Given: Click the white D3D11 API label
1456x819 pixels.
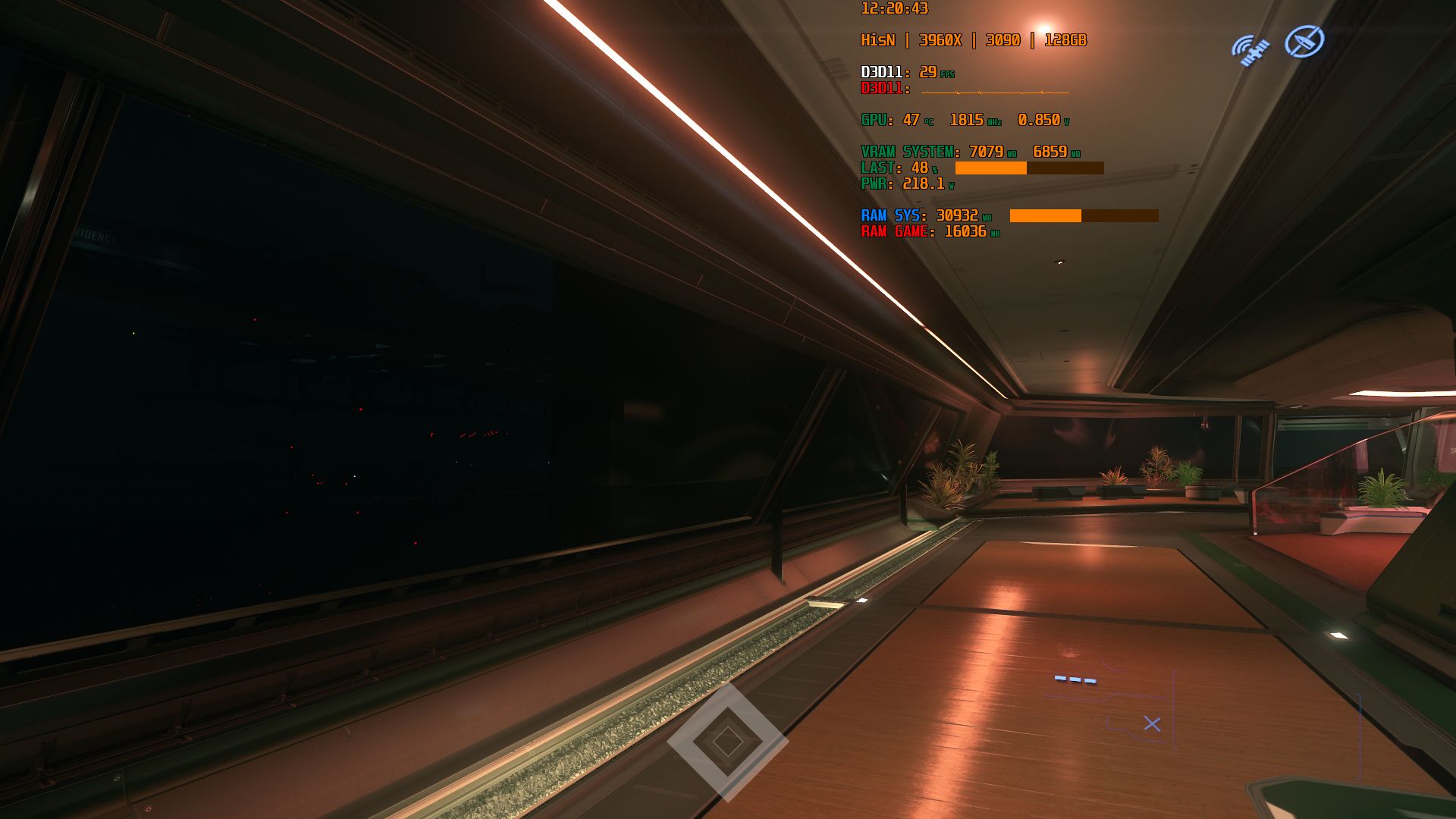Looking at the screenshot, I should pyautogui.click(x=883, y=73).
